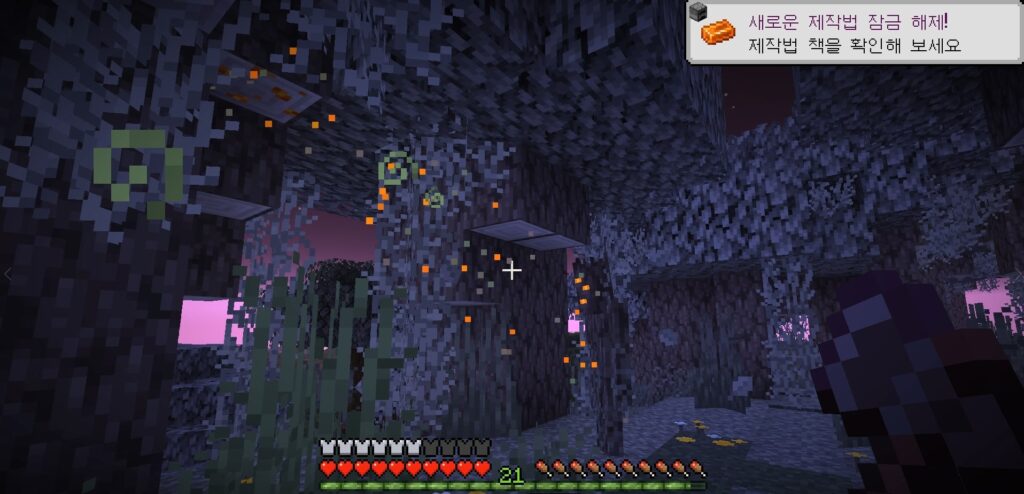Click the new recipe unlocked toast notification

(x=854, y=32)
